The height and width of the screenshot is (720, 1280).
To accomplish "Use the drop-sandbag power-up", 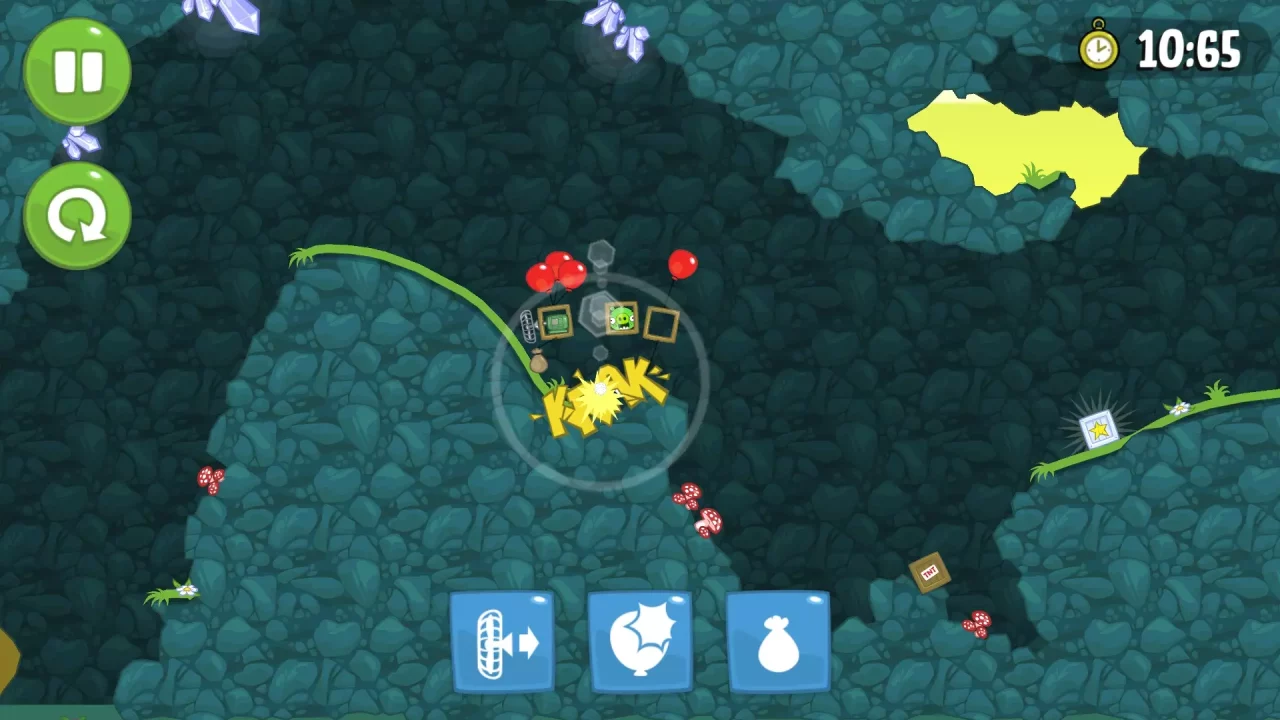I will 778,640.
